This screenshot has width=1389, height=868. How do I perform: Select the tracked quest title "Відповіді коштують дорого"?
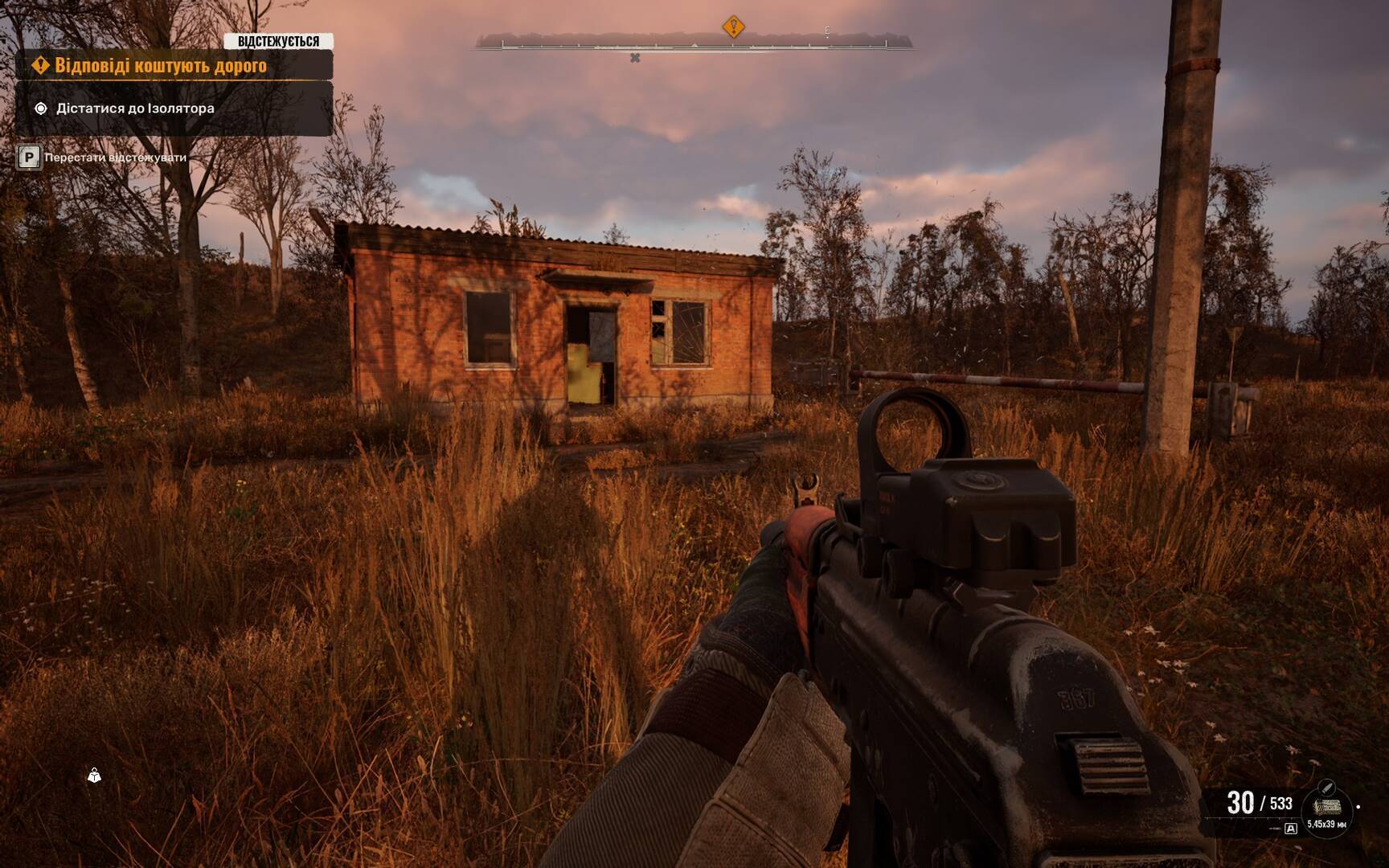click(x=160, y=66)
